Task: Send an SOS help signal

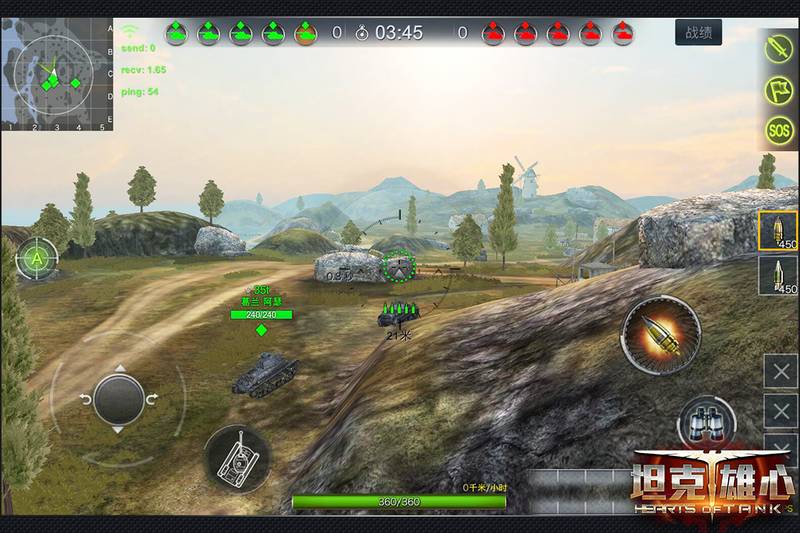Action: click(779, 130)
